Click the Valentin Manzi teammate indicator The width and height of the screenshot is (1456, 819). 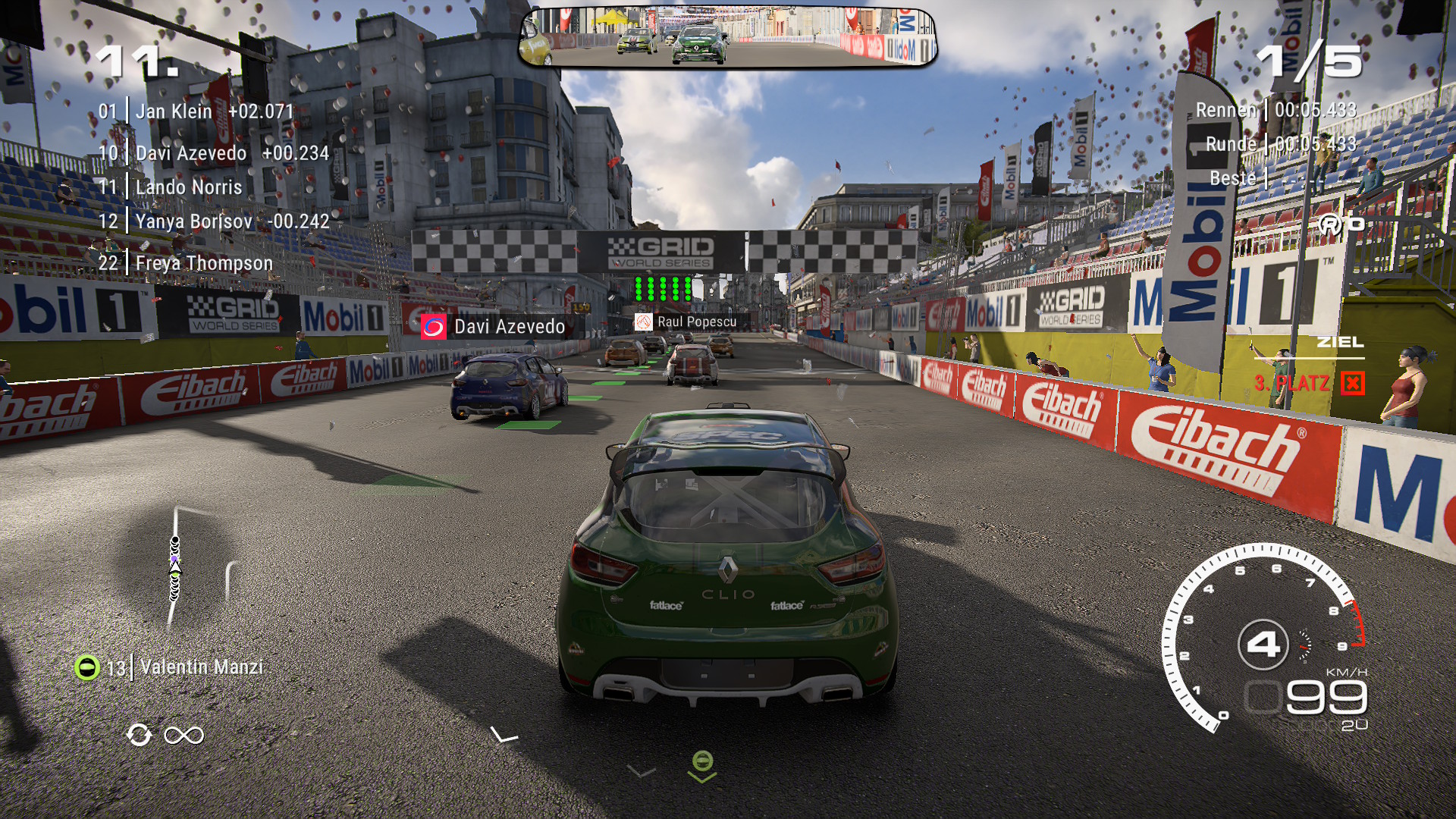(x=170, y=667)
